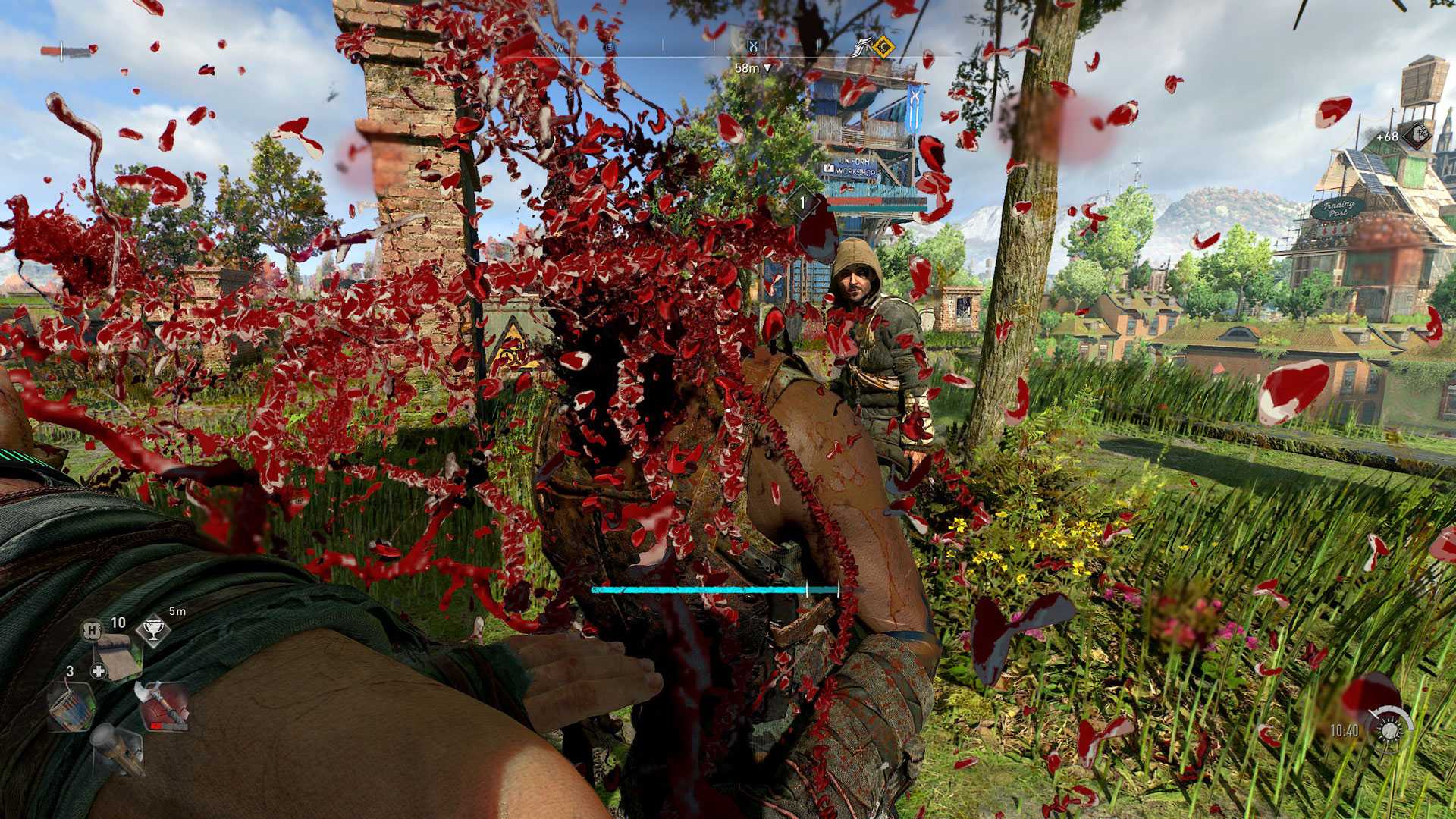The height and width of the screenshot is (819, 1456).
Task: Select the winged shoe marker on compass
Action: [861, 49]
